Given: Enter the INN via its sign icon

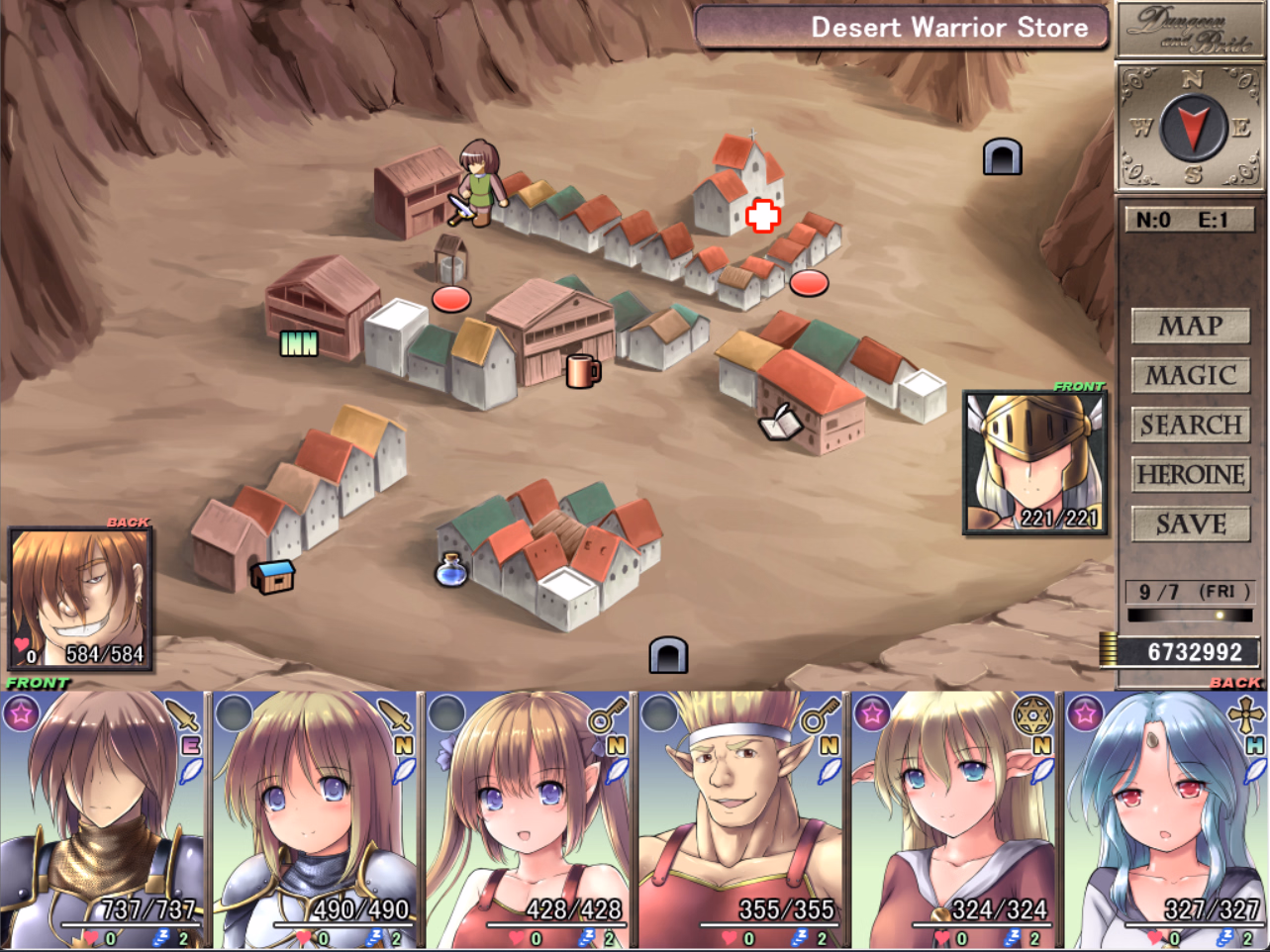Looking at the screenshot, I should pos(299,342).
